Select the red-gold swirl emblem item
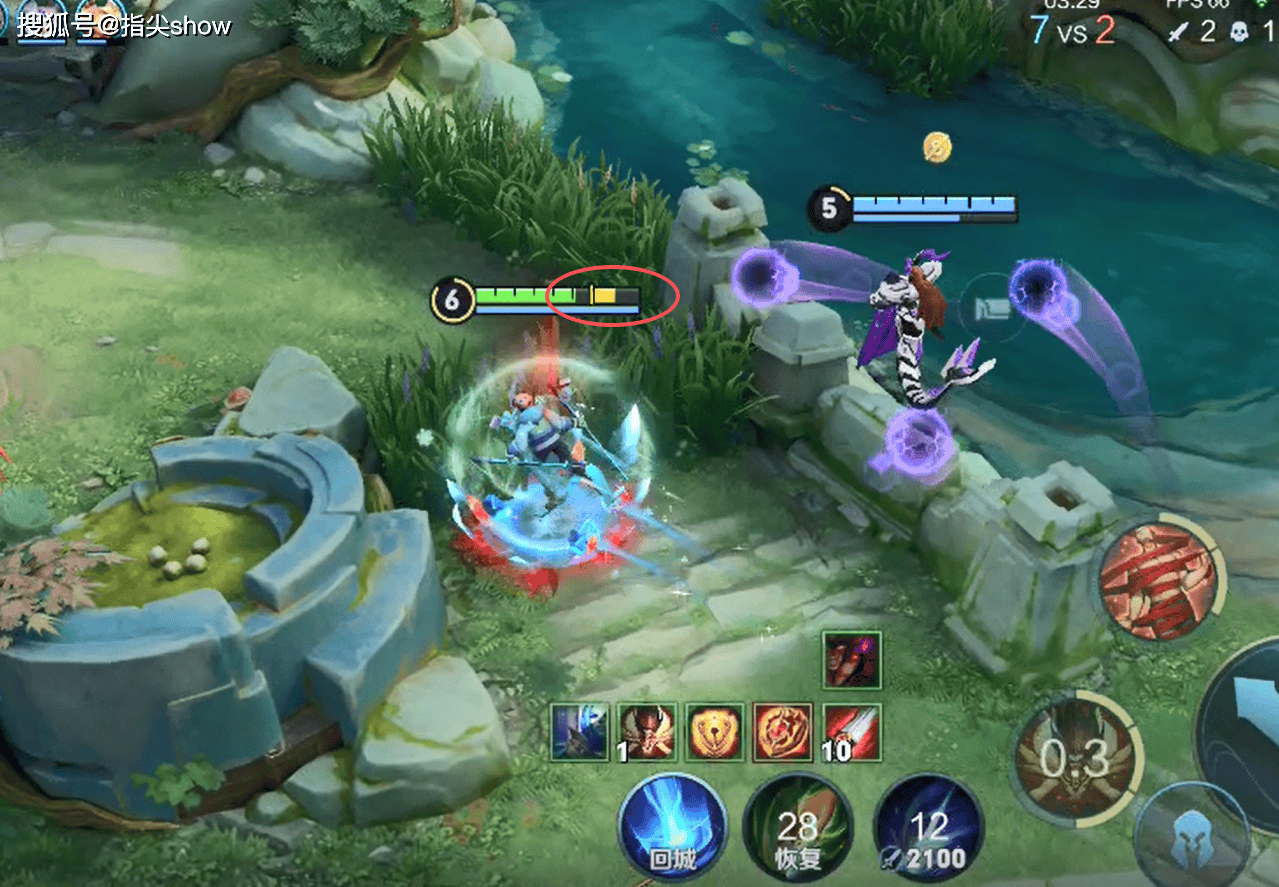Screen dimensions: 1279x887 783,731
